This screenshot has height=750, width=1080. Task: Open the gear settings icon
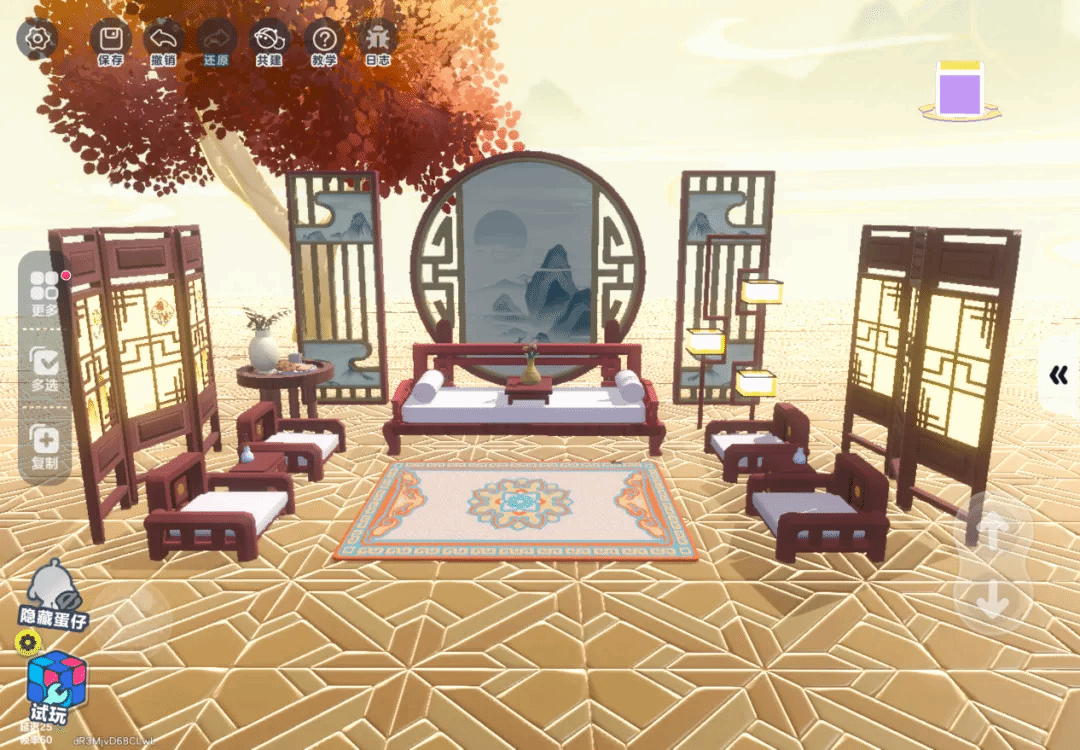click(x=37, y=40)
